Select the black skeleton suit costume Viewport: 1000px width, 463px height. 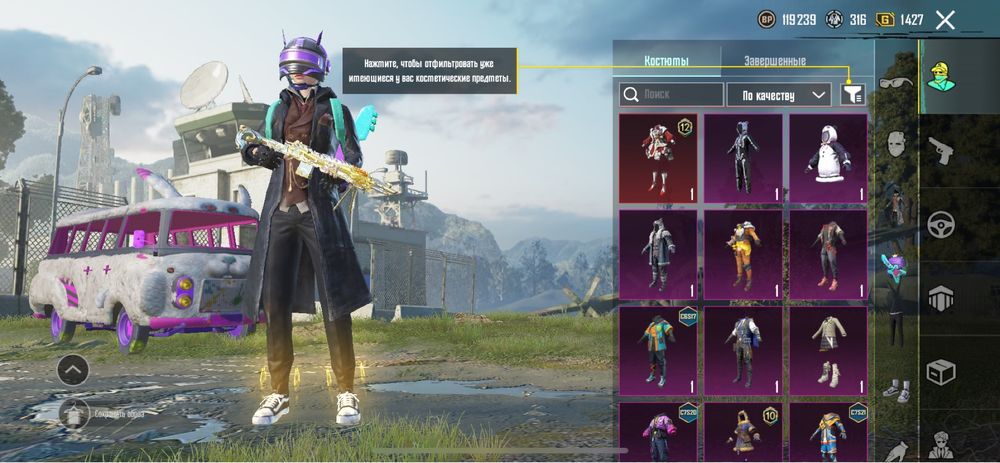743,158
